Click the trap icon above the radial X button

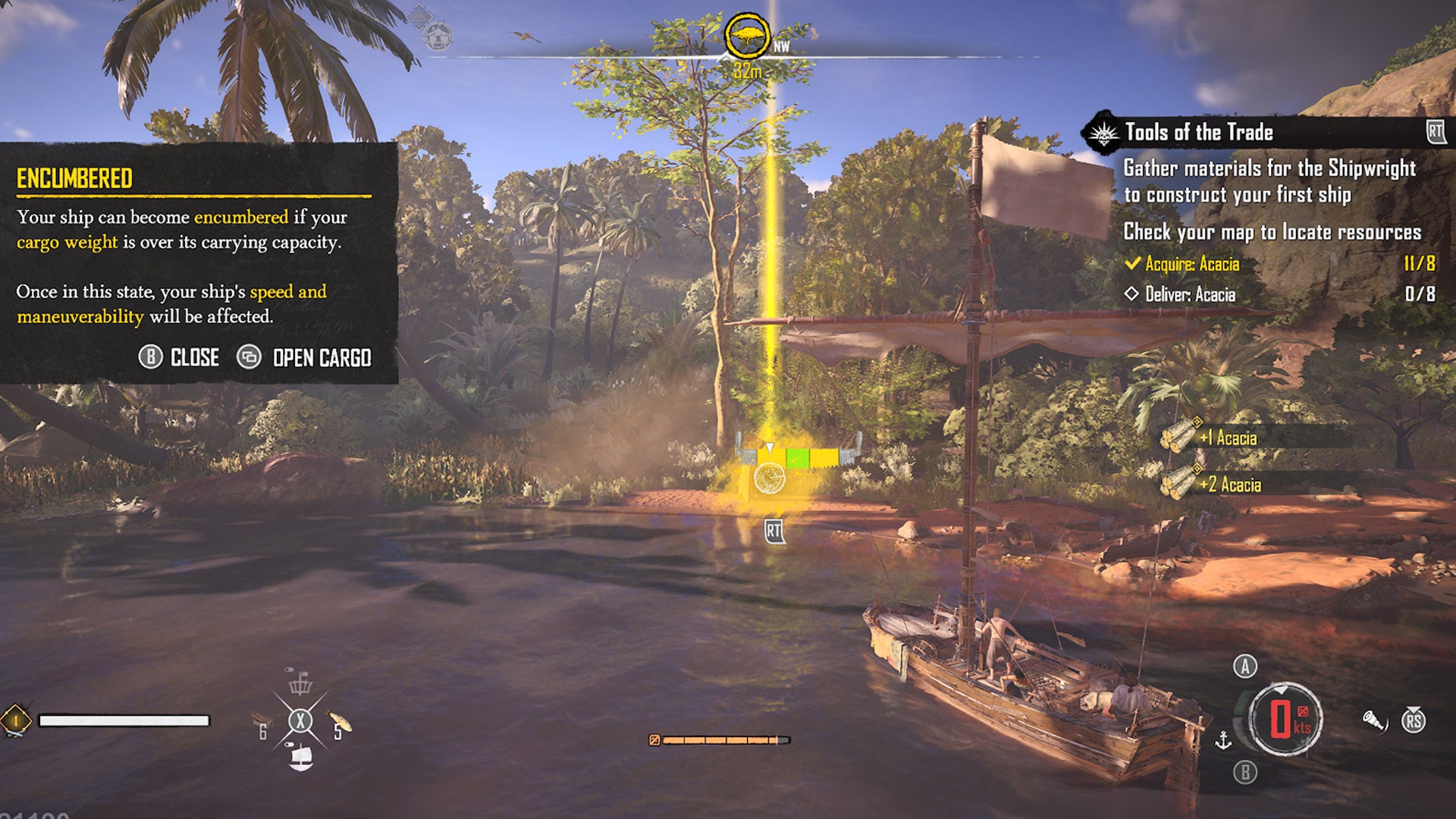pyautogui.click(x=300, y=686)
